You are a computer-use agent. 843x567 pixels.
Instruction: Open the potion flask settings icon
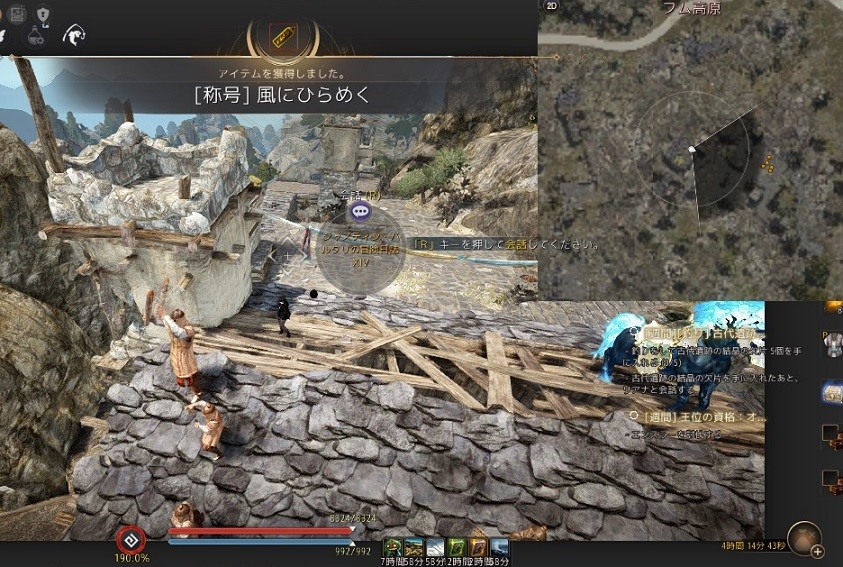[x=36, y=35]
